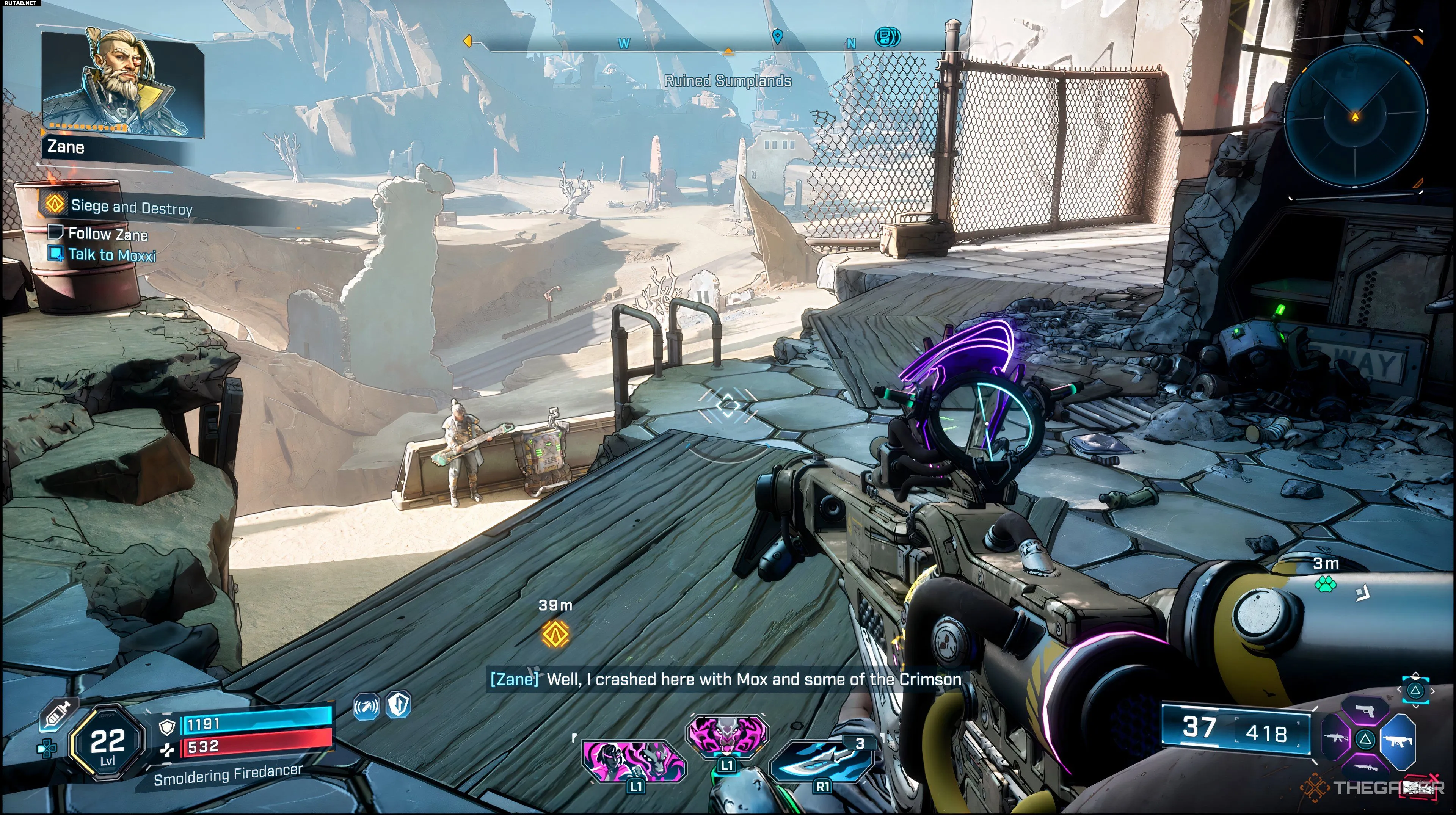This screenshot has width=1456, height=815.
Task: Click the Follow Zane objective
Action: tap(107, 234)
